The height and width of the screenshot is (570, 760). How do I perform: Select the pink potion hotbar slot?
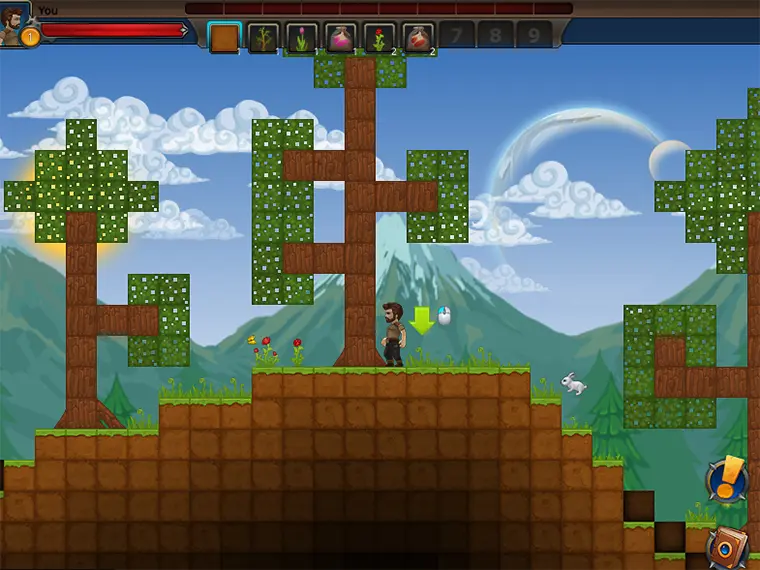[x=341, y=37]
